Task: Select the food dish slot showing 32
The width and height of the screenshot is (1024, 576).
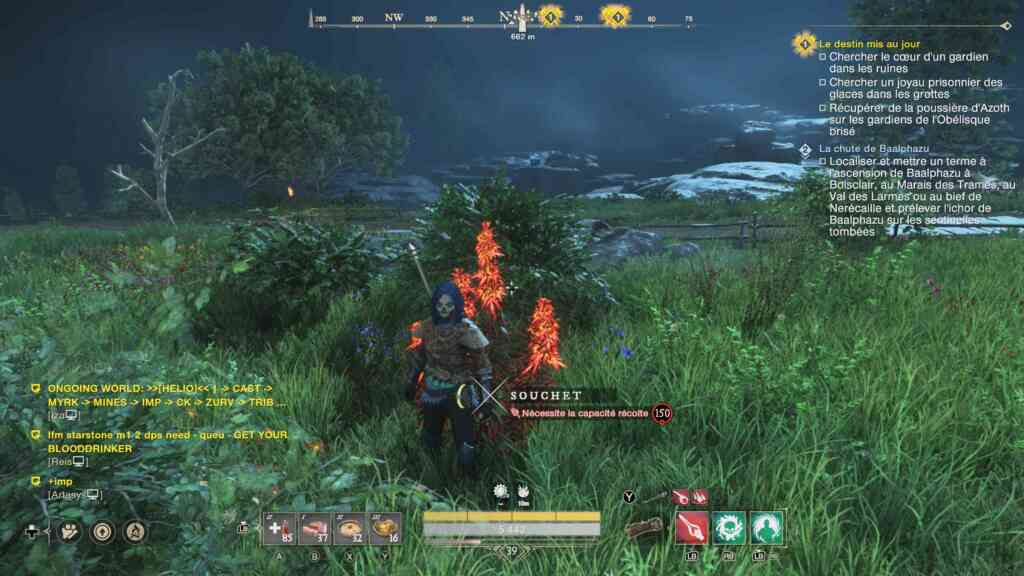Action: click(351, 528)
